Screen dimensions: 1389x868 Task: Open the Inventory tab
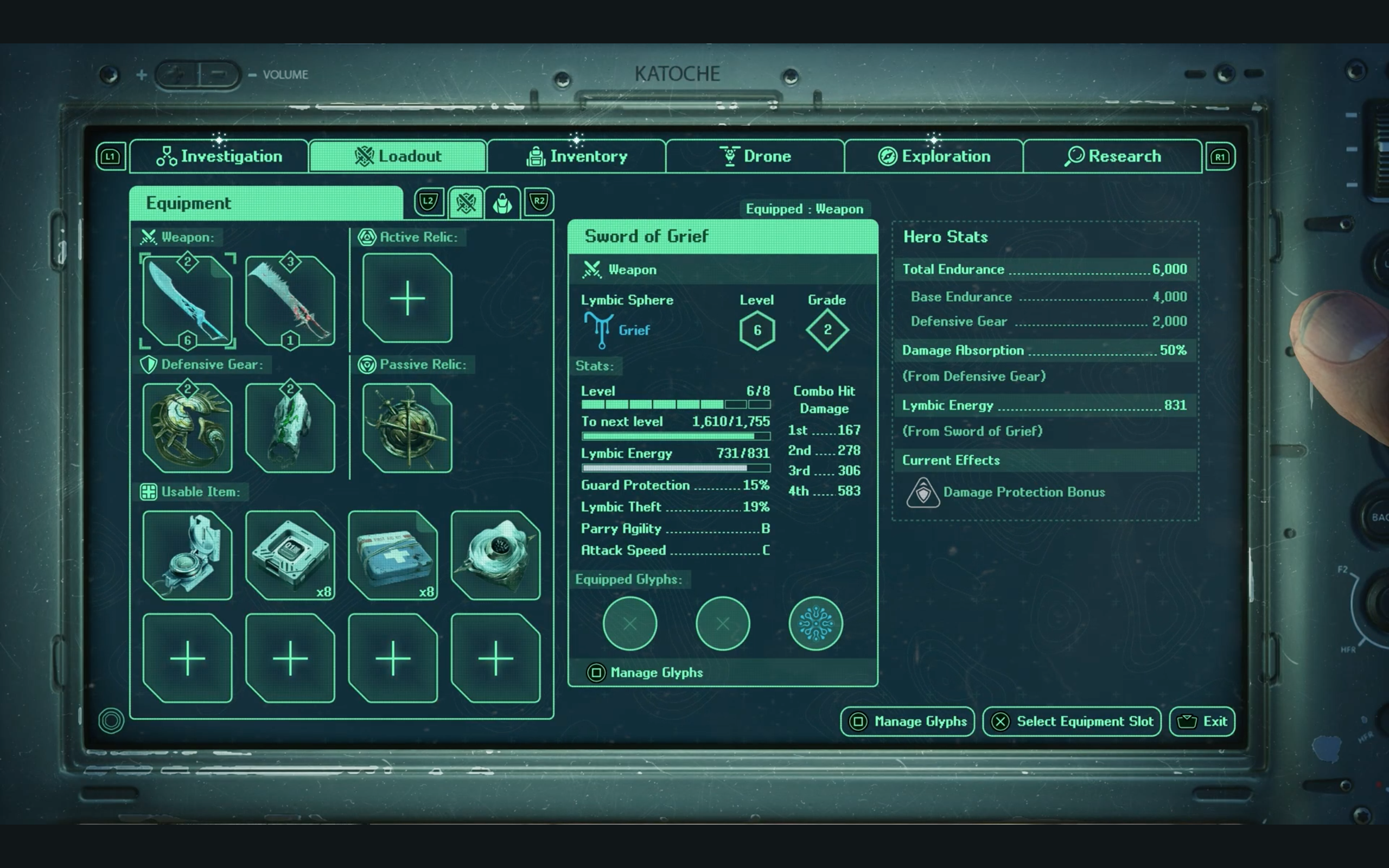[x=577, y=156]
